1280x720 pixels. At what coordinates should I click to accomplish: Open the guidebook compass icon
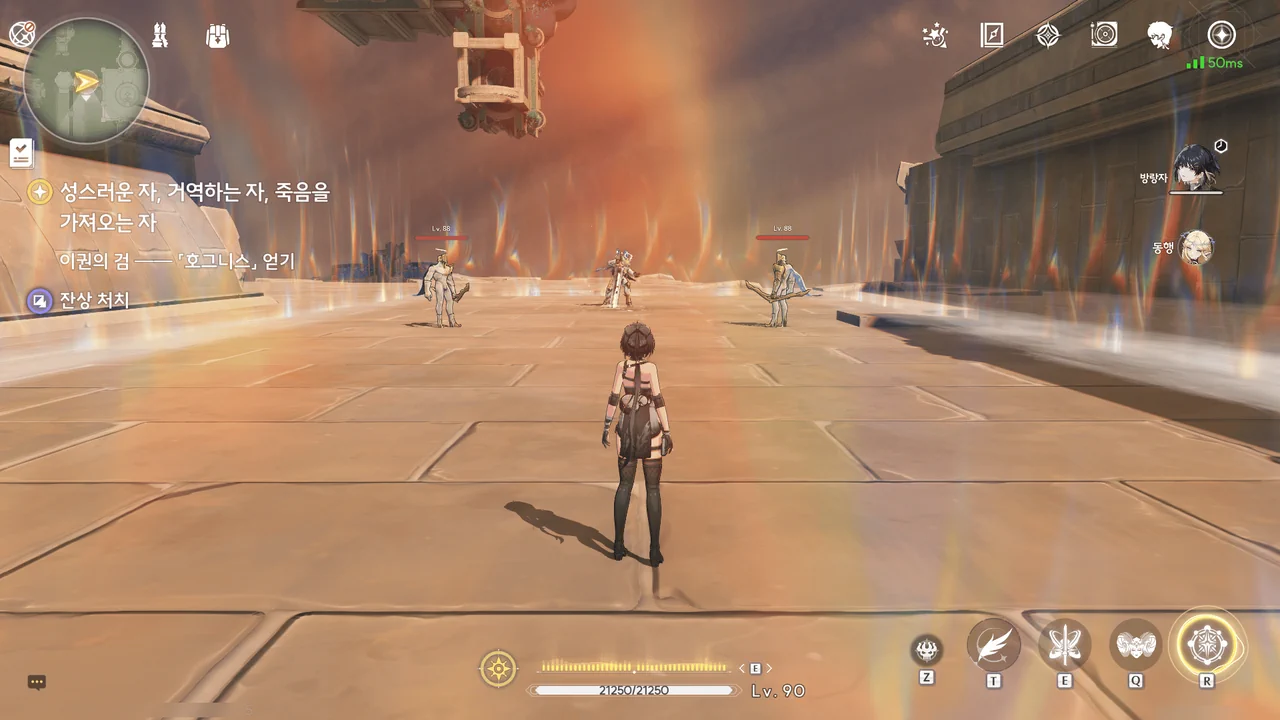click(x=992, y=36)
